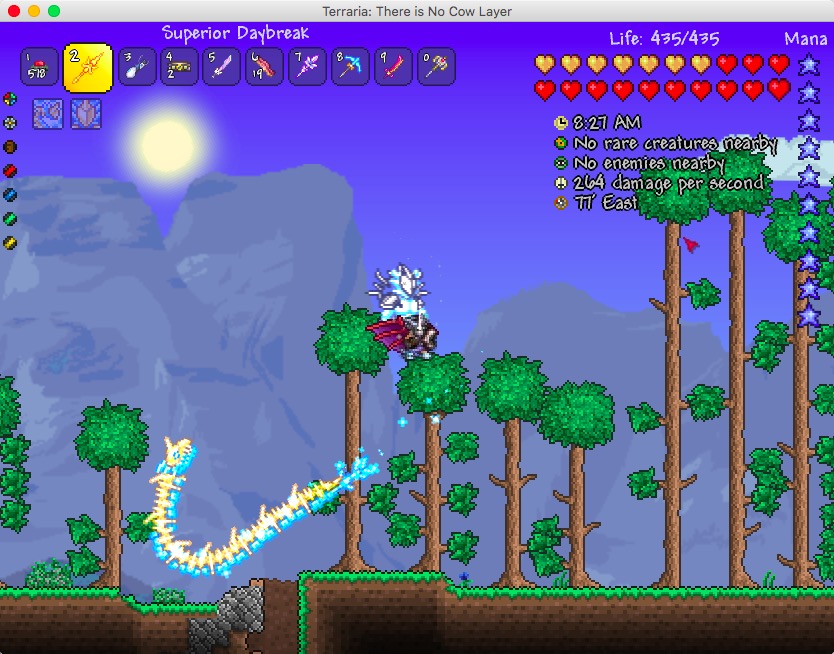The width and height of the screenshot is (834, 654).
Task: Toggle the red wire visibility icon
Action: 10,171
